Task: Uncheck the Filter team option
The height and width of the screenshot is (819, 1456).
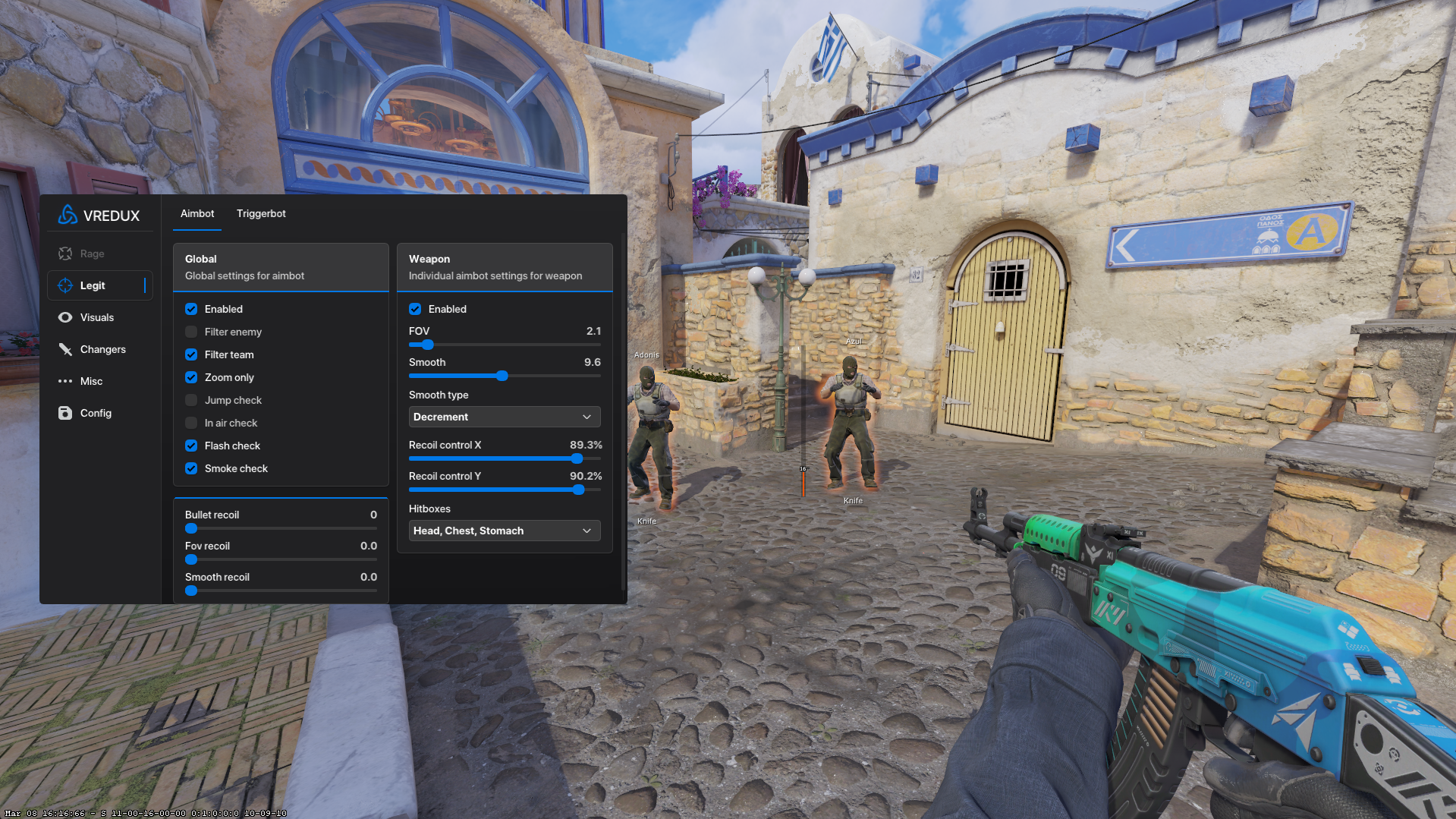Action: pos(191,354)
